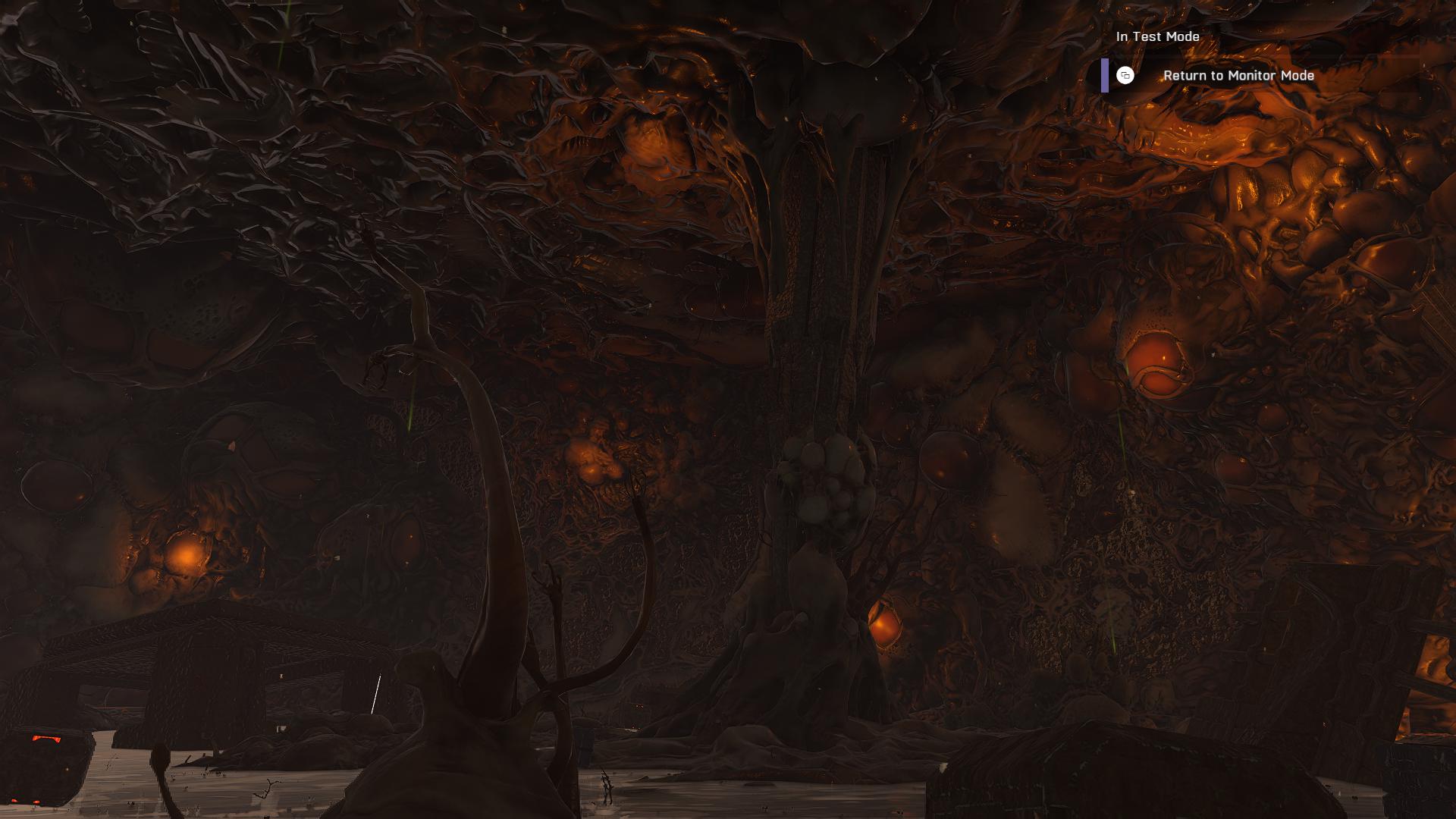Return to Monitor Mode
Image resolution: width=1456 pixels, height=819 pixels.
[x=1238, y=76]
